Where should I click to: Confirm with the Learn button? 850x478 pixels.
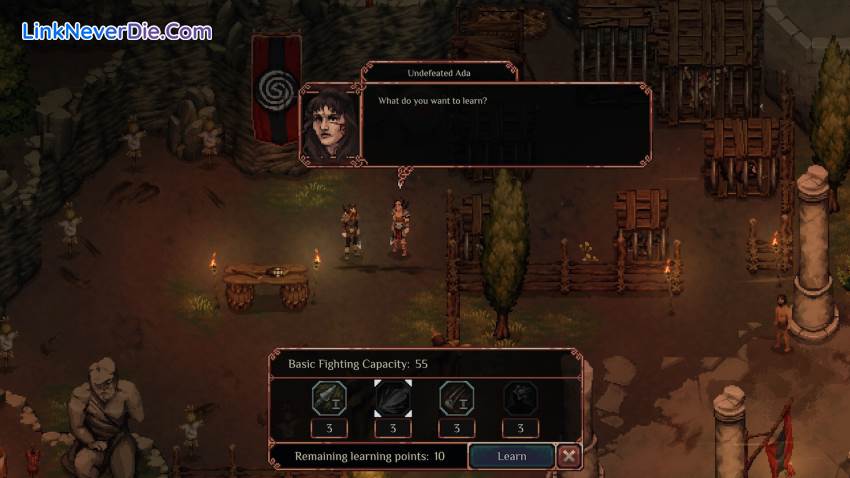pyautogui.click(x=511, y=456)
